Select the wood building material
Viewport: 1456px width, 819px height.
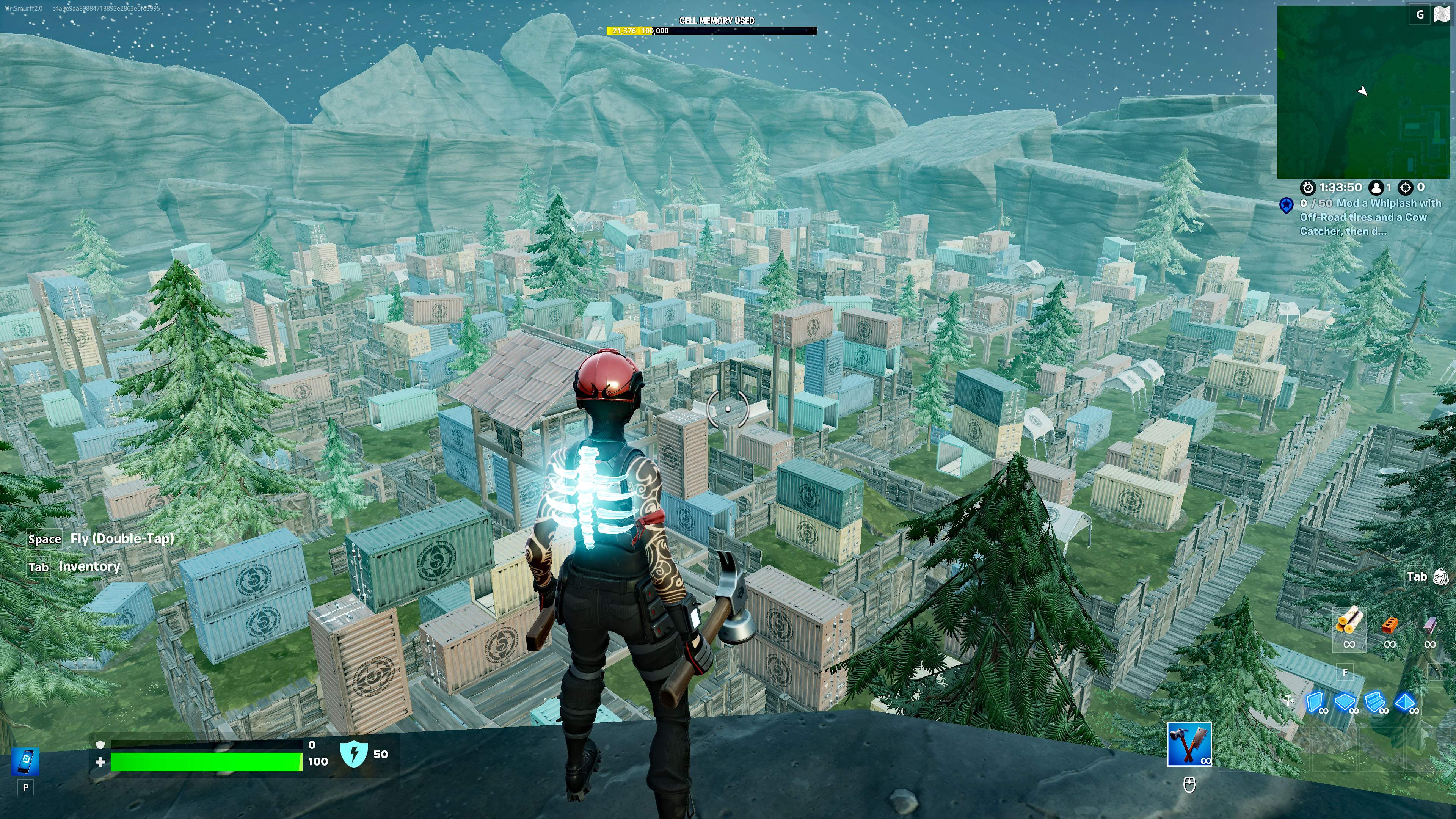coord(1349,622)
